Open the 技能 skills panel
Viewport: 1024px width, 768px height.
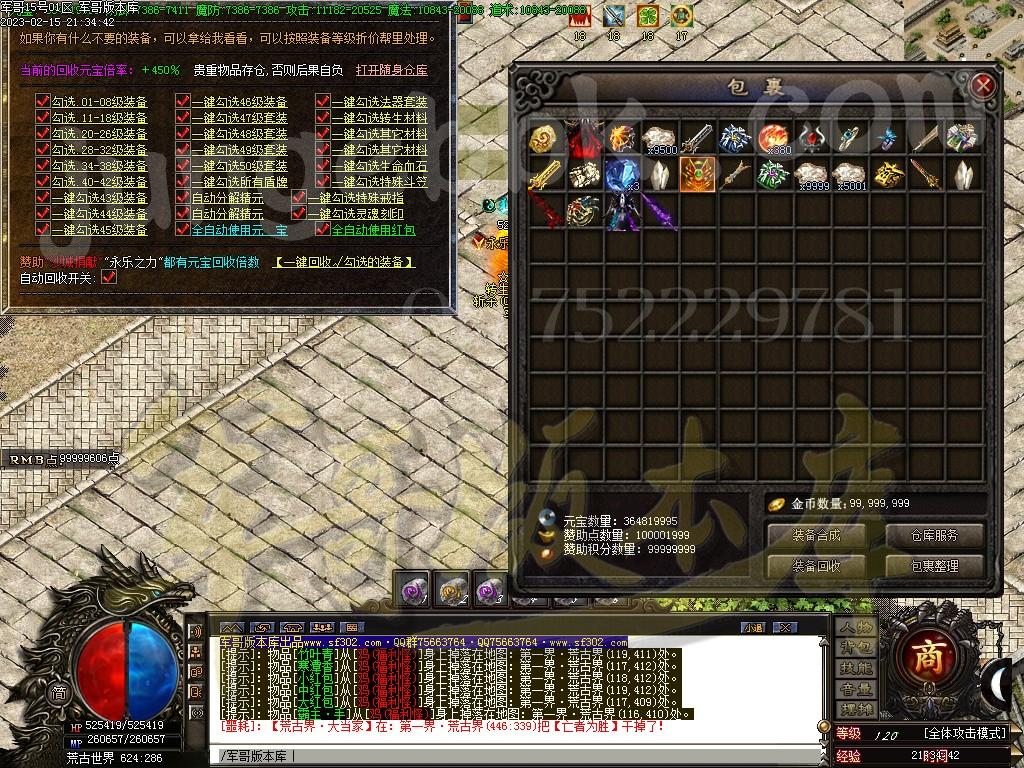(x=856, y=668)
